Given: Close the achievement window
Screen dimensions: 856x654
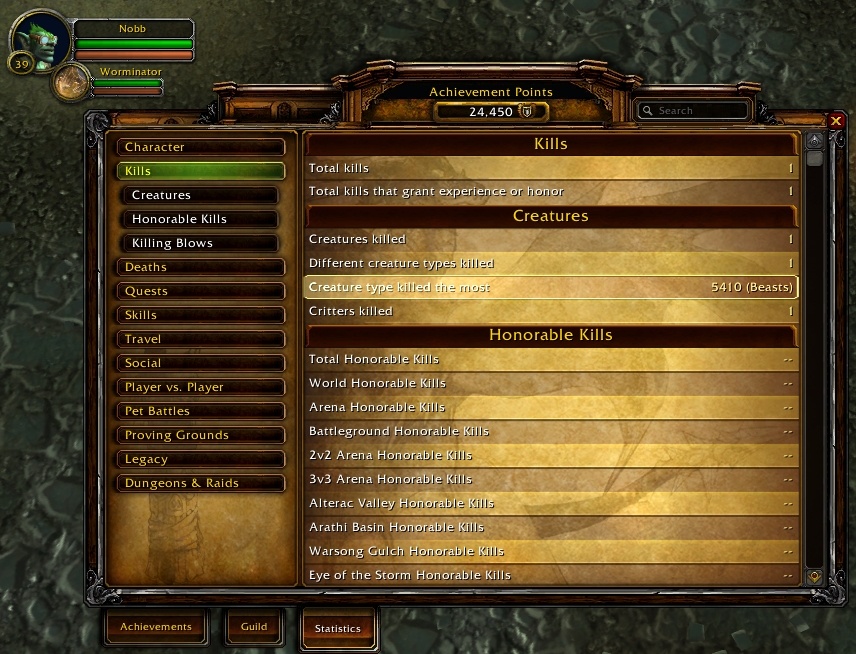Looking at the screenshot, I should (x=837, y=121).
